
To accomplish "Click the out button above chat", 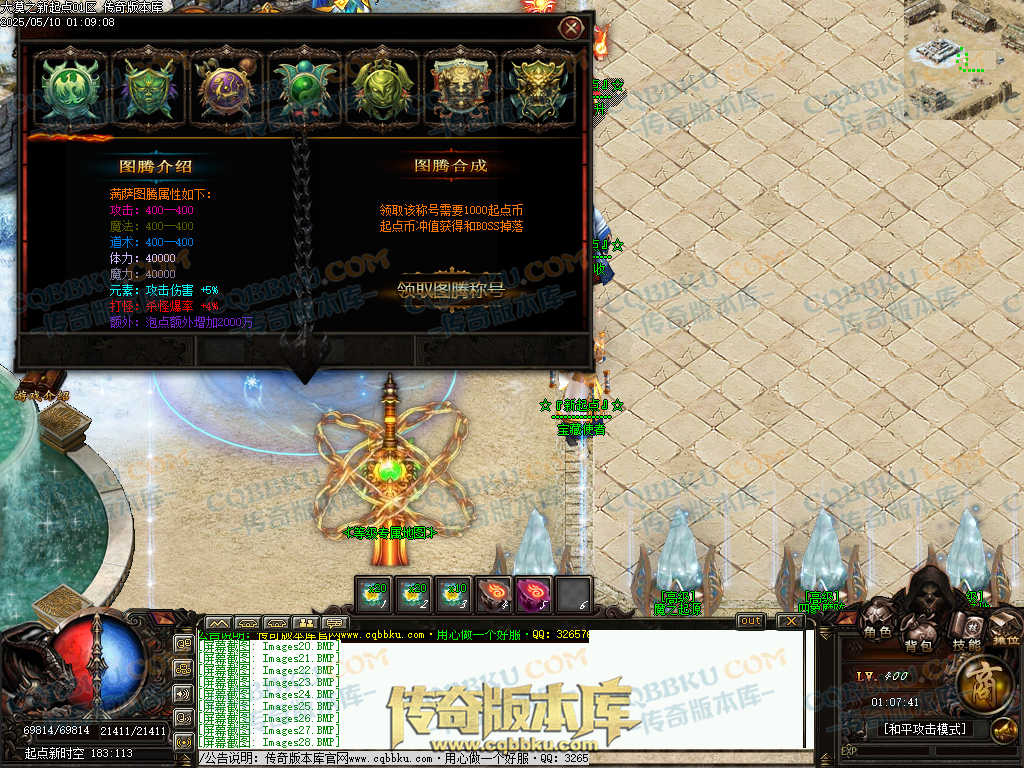I will pyautogui.click(x=750, y=621).
